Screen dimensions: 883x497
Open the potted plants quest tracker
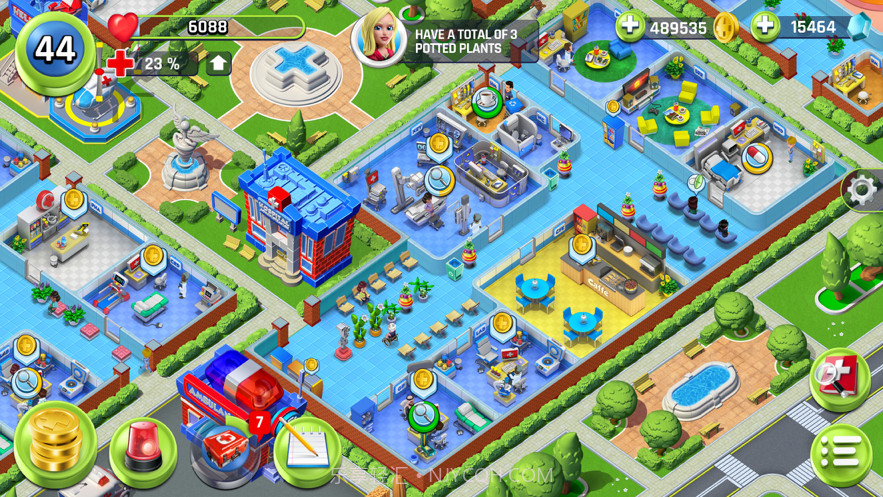446,40
